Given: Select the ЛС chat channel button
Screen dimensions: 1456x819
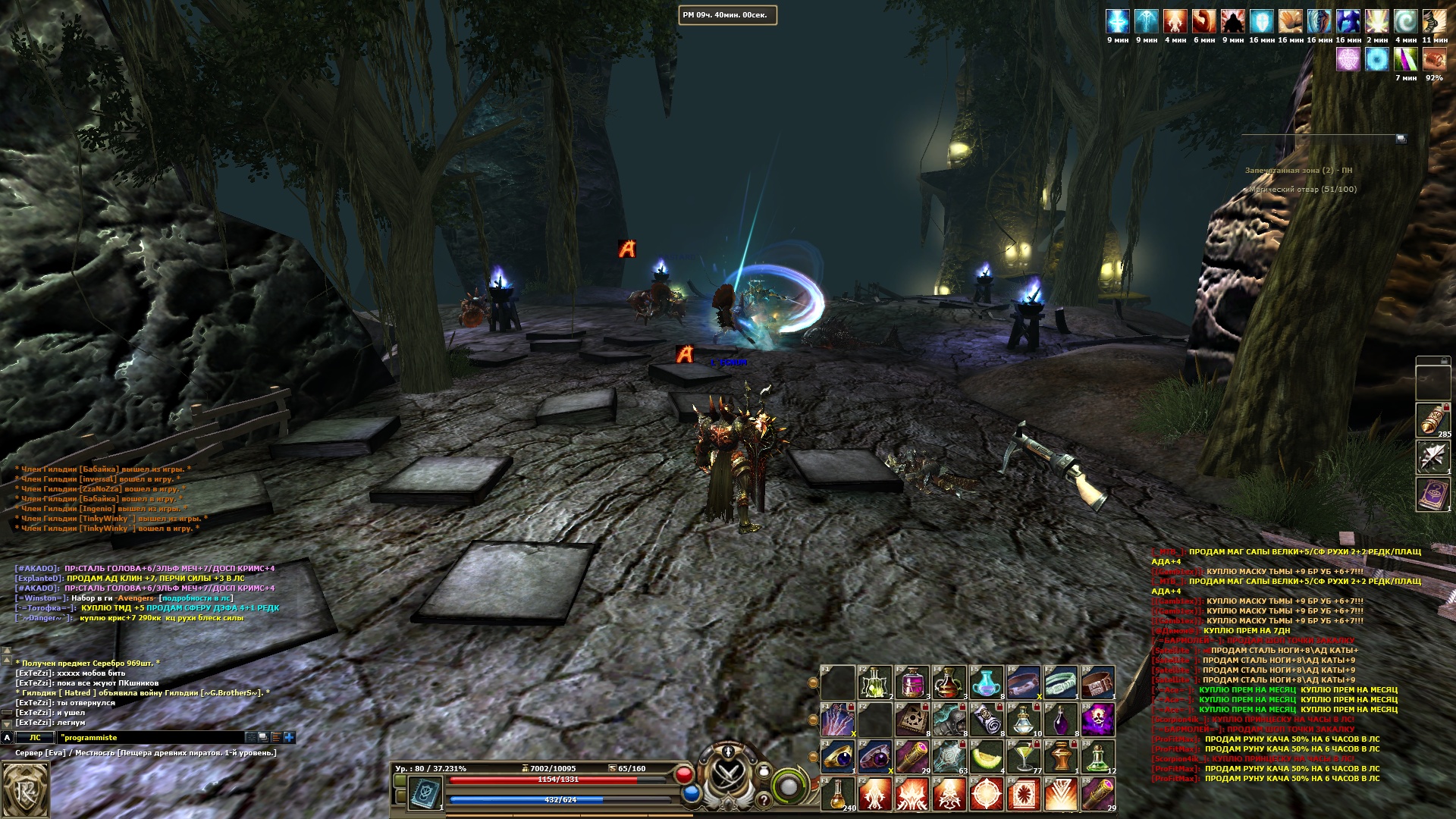Looking at the screenshot, I should click(35, 737).
